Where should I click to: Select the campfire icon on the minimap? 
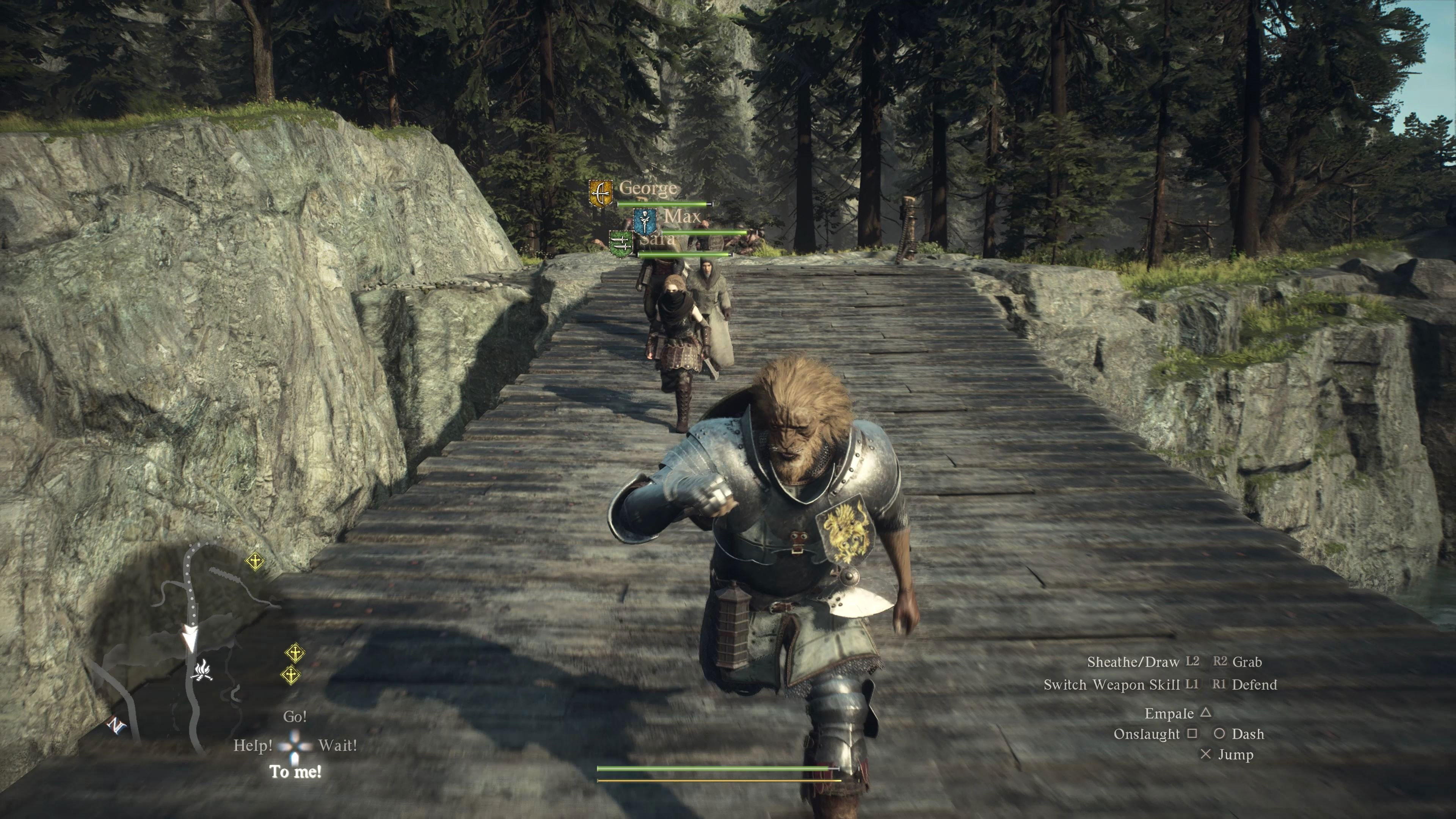(x=202, y=671)
